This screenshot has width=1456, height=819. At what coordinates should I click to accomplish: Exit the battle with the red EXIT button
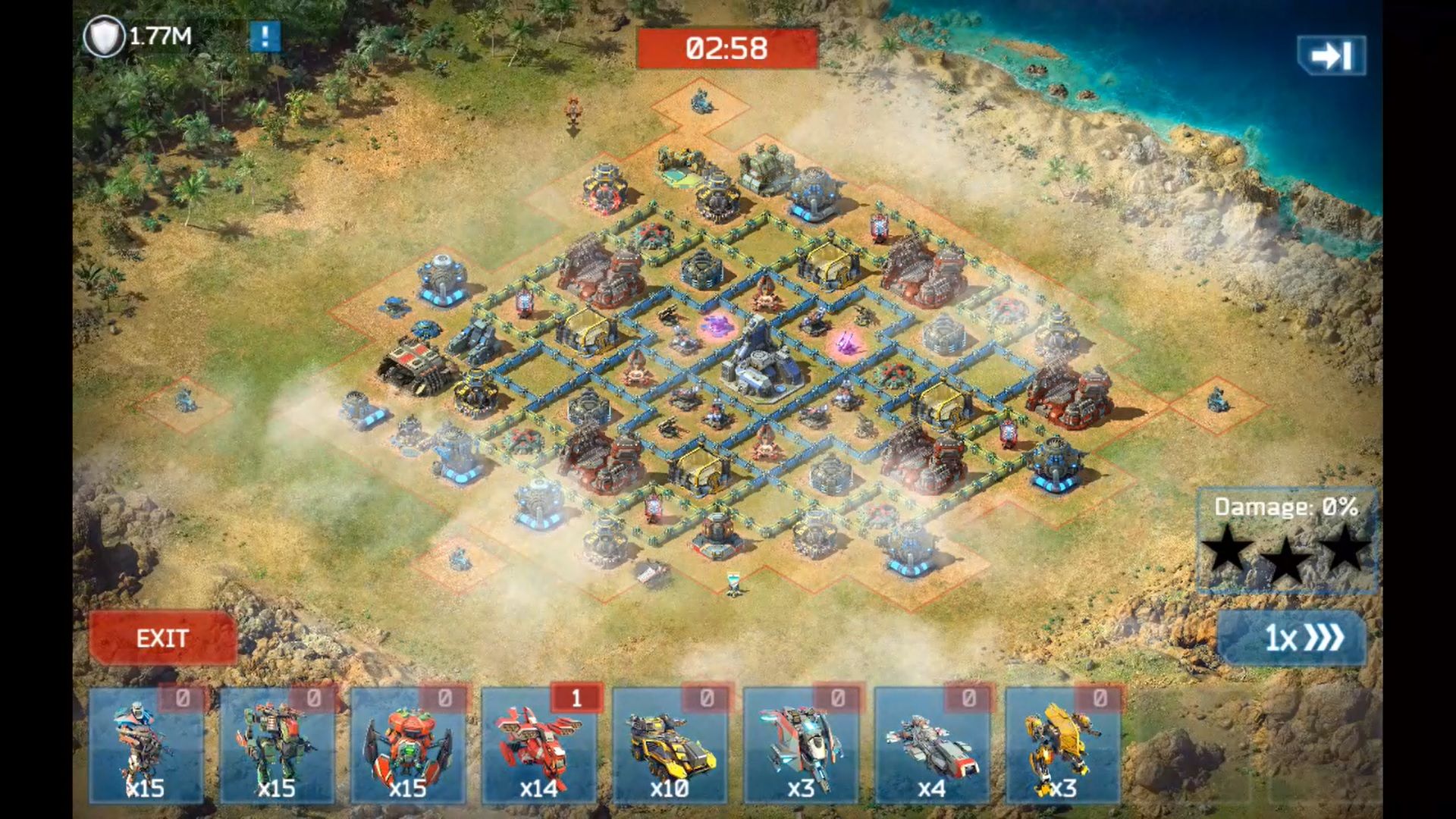162,639
